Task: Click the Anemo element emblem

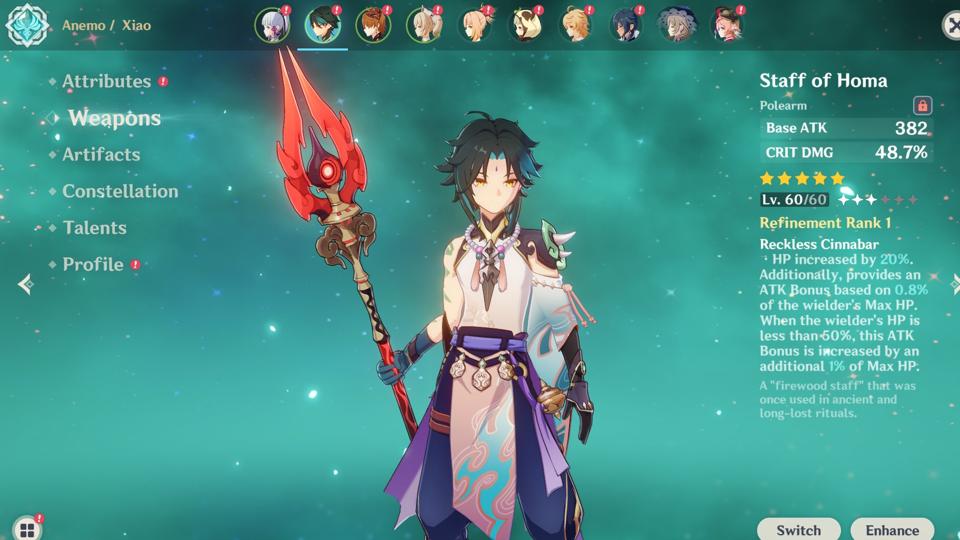Action: tap(28, 26)
